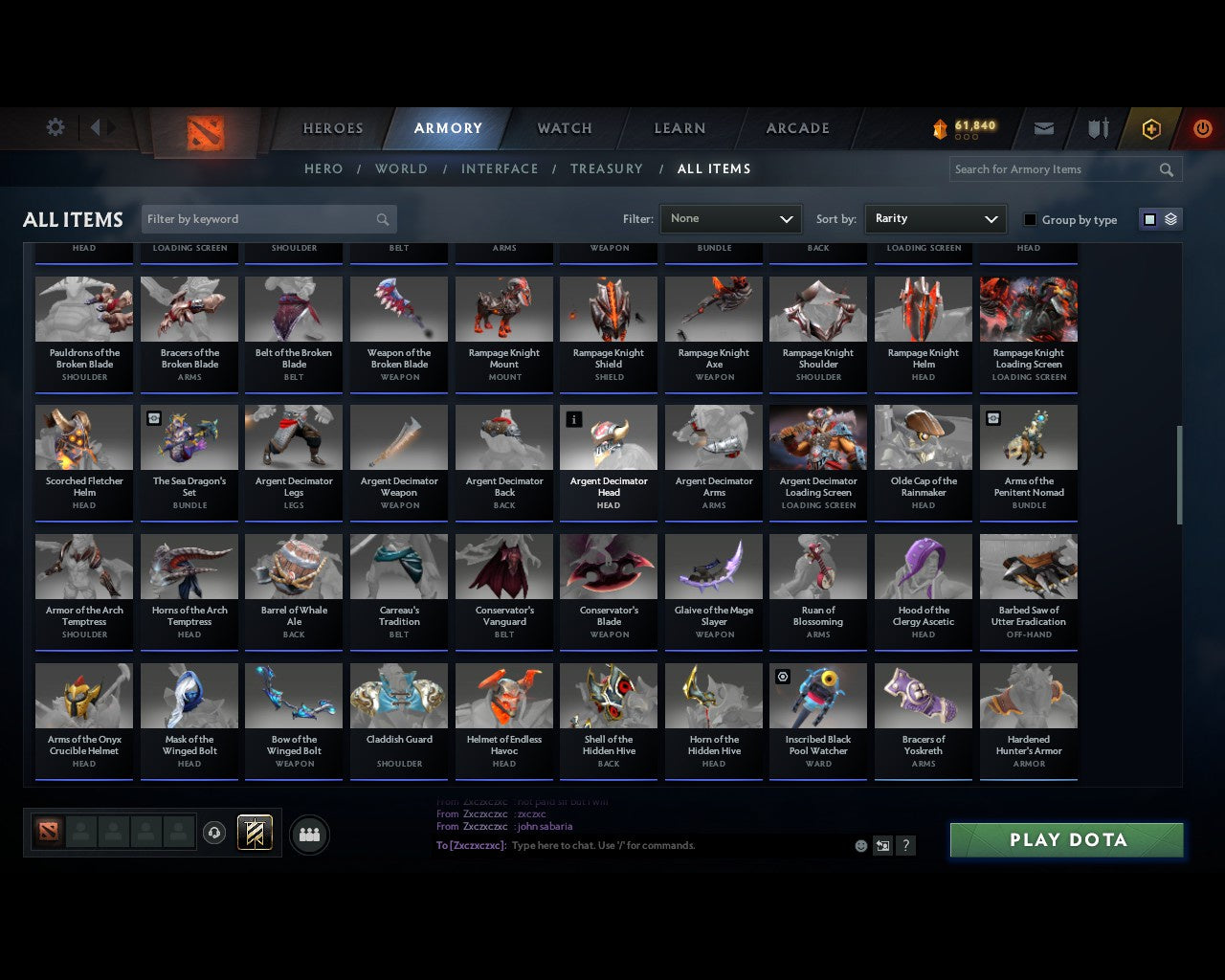
Task: Click the shard currency balance display
Action: (966, 125)
